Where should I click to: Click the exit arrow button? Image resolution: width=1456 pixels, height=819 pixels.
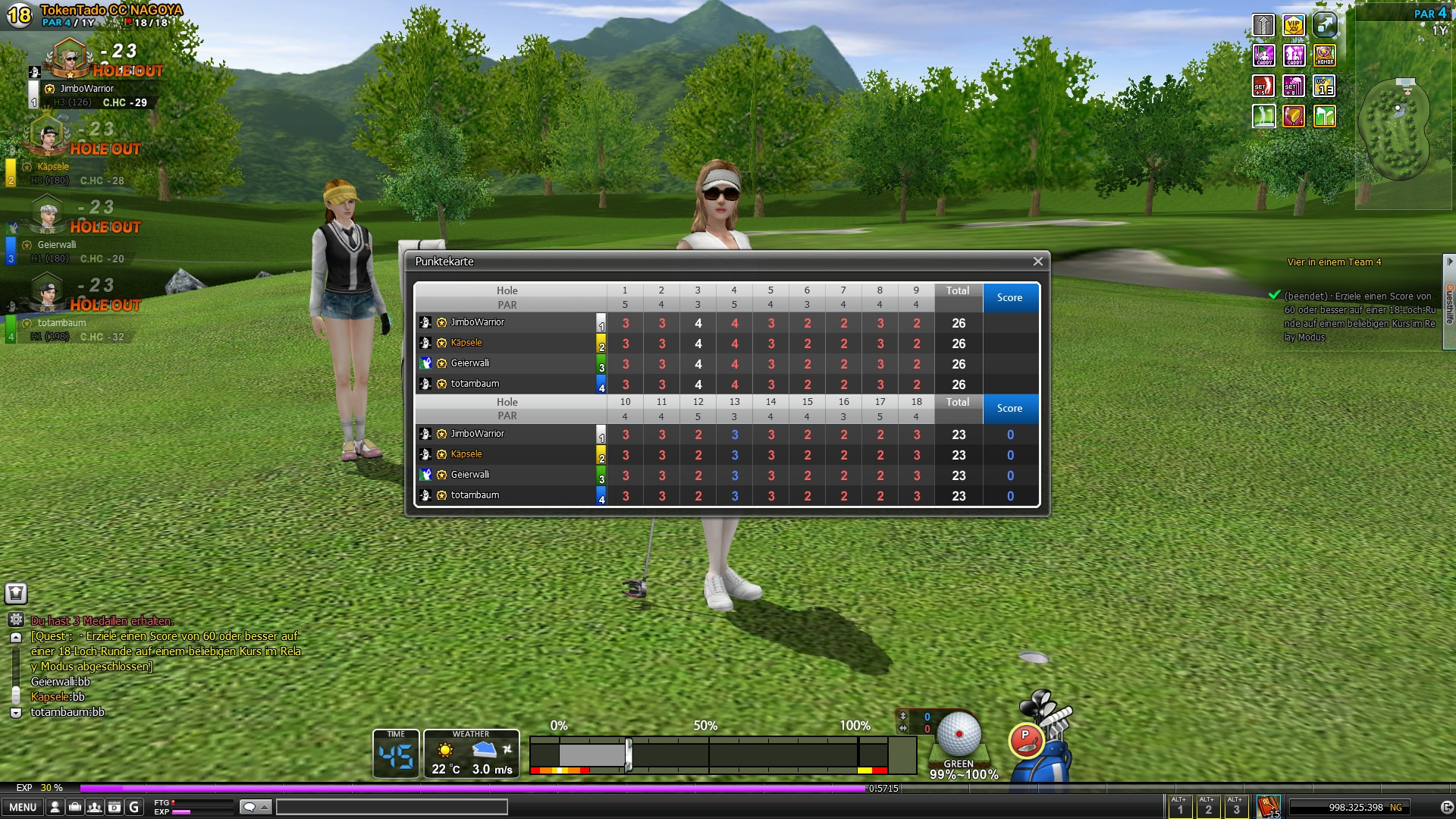pos(1446,808)
